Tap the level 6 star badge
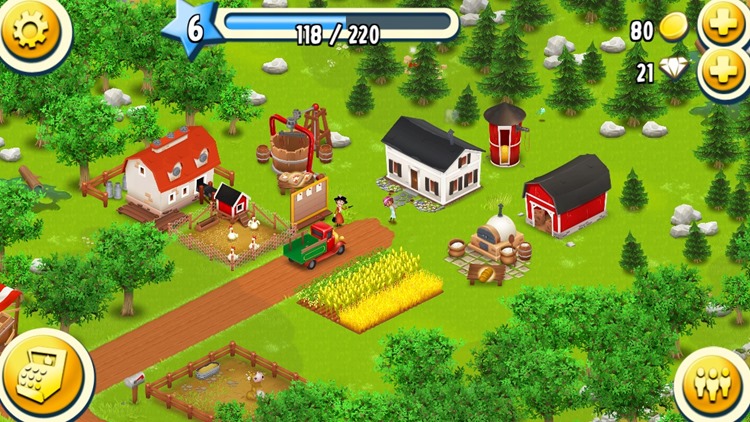 [193, 28]
